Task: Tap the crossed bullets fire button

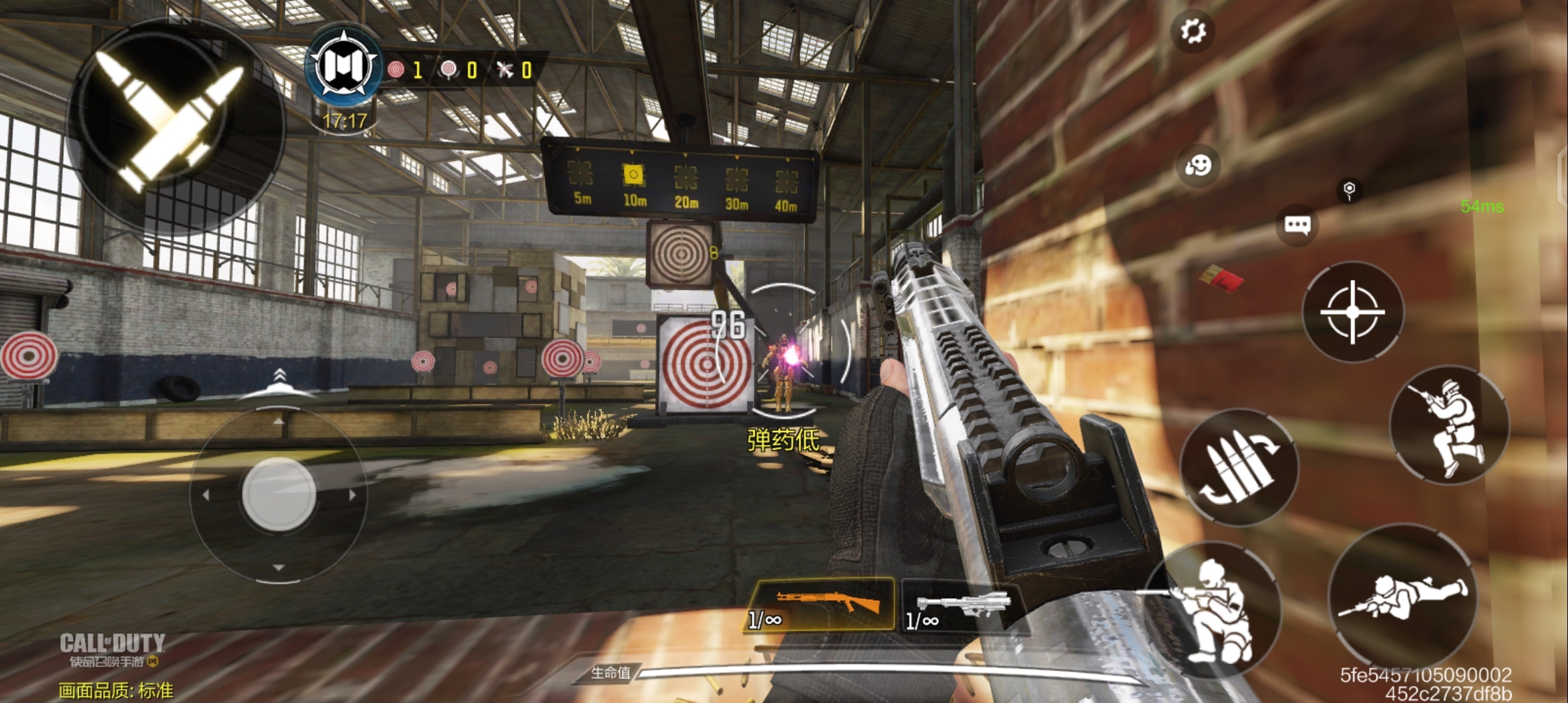Action: click(x=171, y=125)
